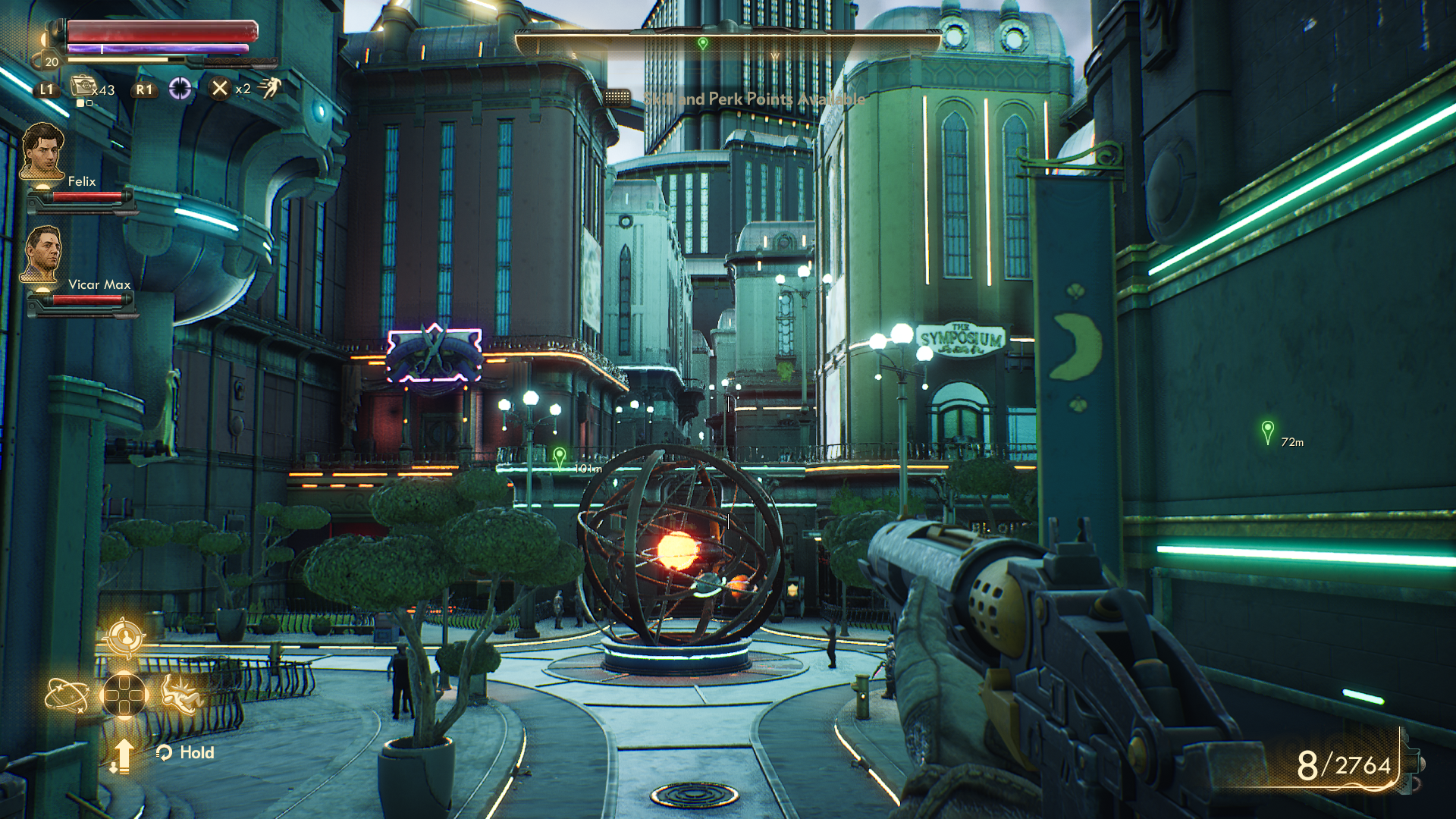
Task: Select the quest waypoint showing 72m
Action: [x=1267, y=432]
